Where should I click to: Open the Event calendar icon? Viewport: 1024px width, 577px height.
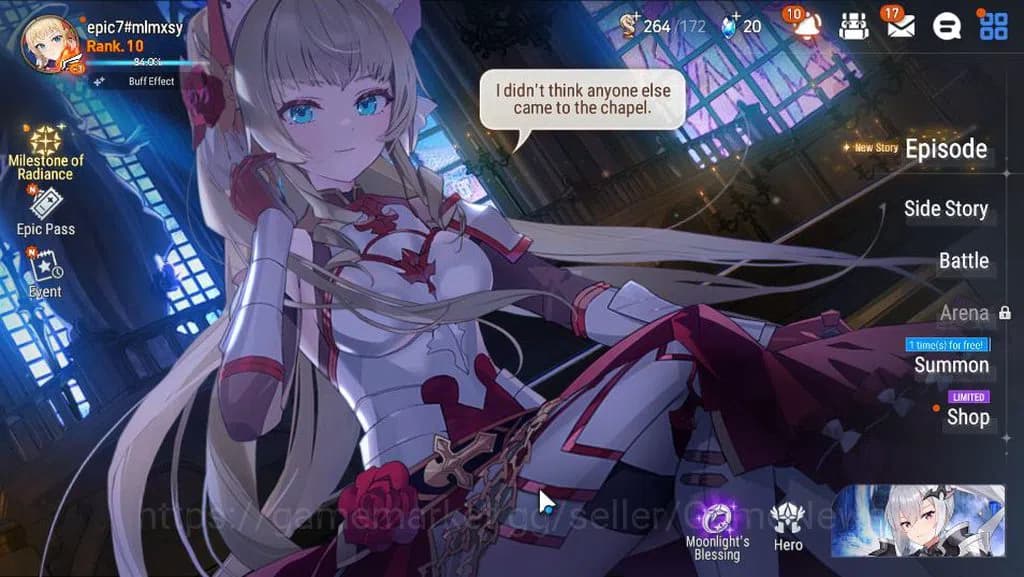coord(45,272)
